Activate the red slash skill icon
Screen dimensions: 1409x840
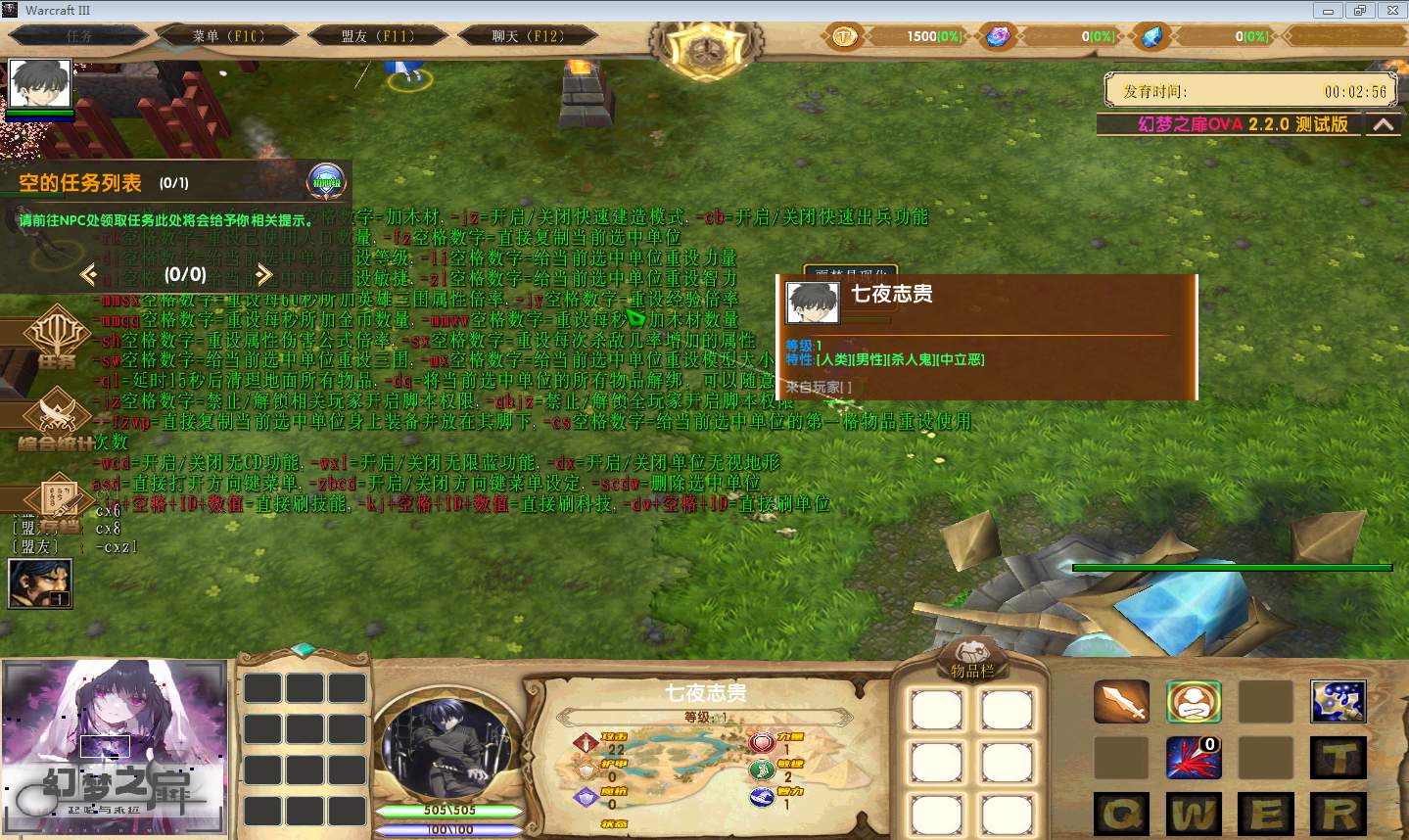pyautogui.click(x=1194, y=758)
